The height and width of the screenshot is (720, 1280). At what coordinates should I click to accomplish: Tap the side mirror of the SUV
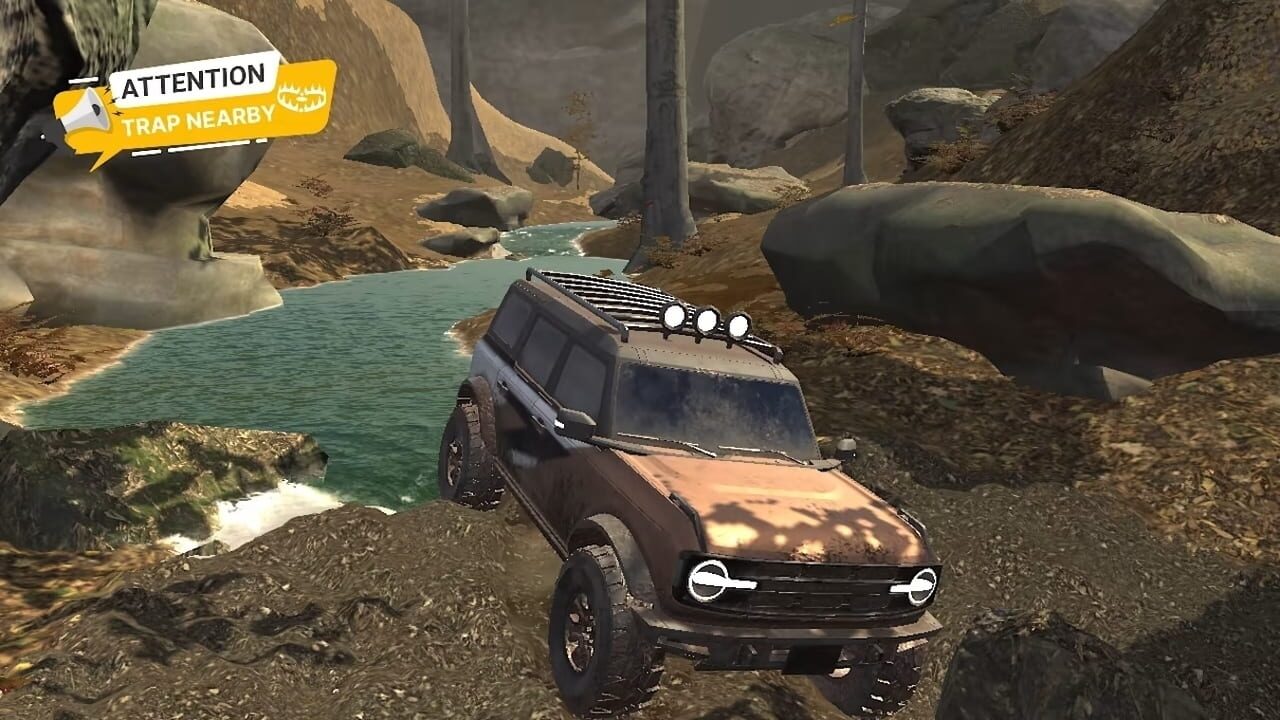pos(577,425)
